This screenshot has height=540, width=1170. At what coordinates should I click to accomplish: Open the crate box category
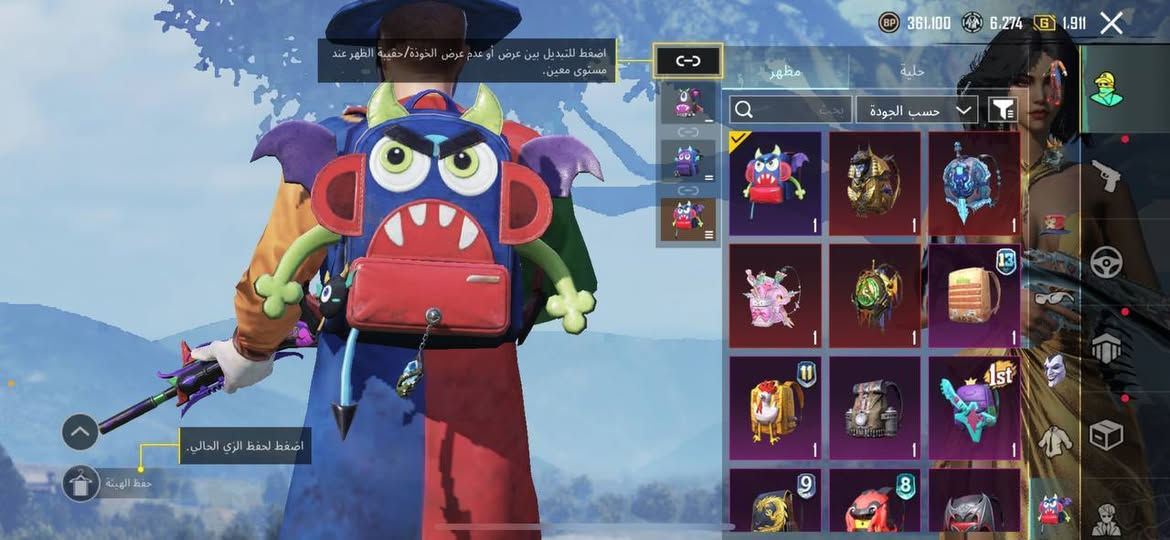pos(1106,434)
